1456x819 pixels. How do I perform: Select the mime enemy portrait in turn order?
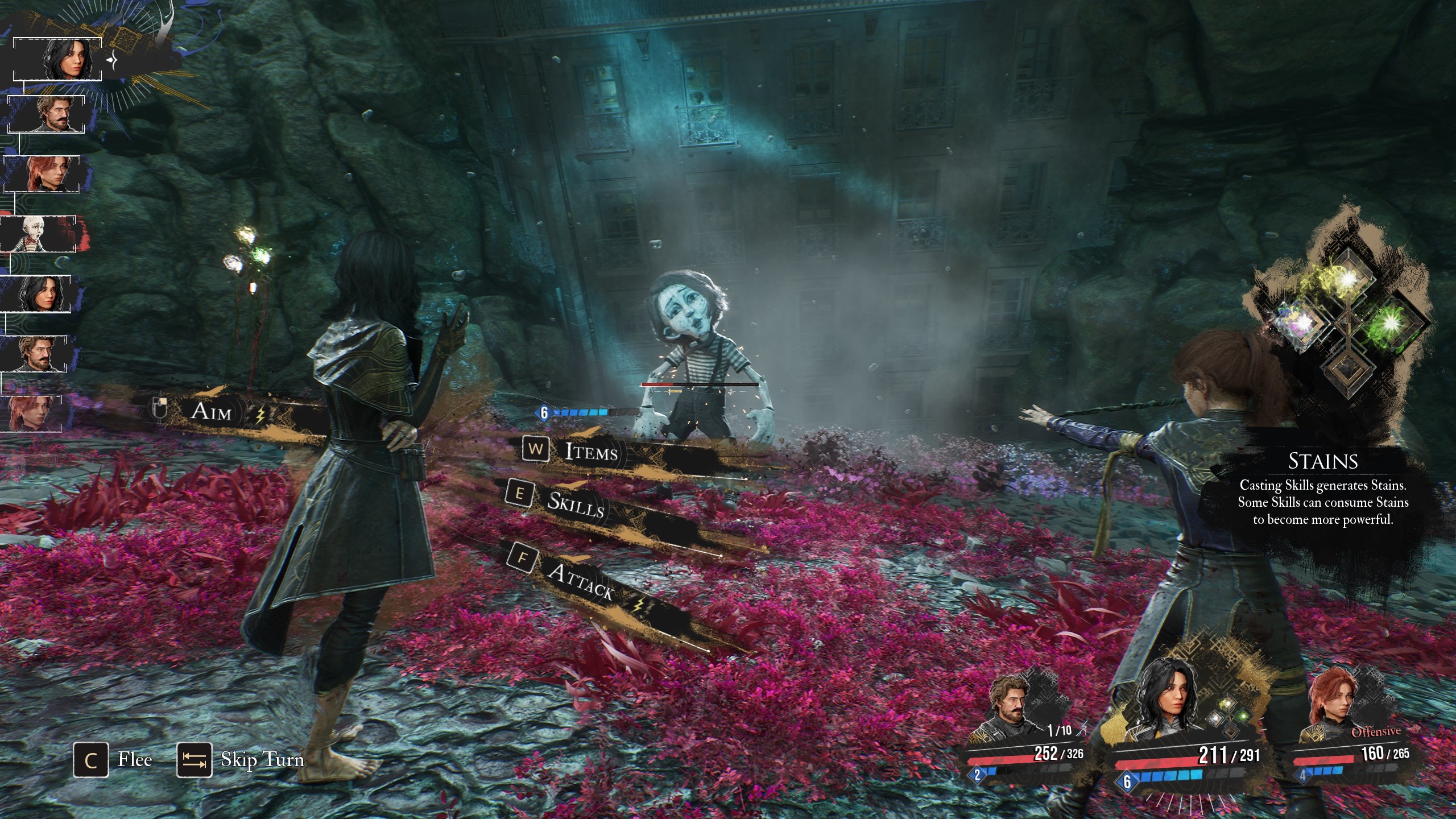[x=38, y=234]
